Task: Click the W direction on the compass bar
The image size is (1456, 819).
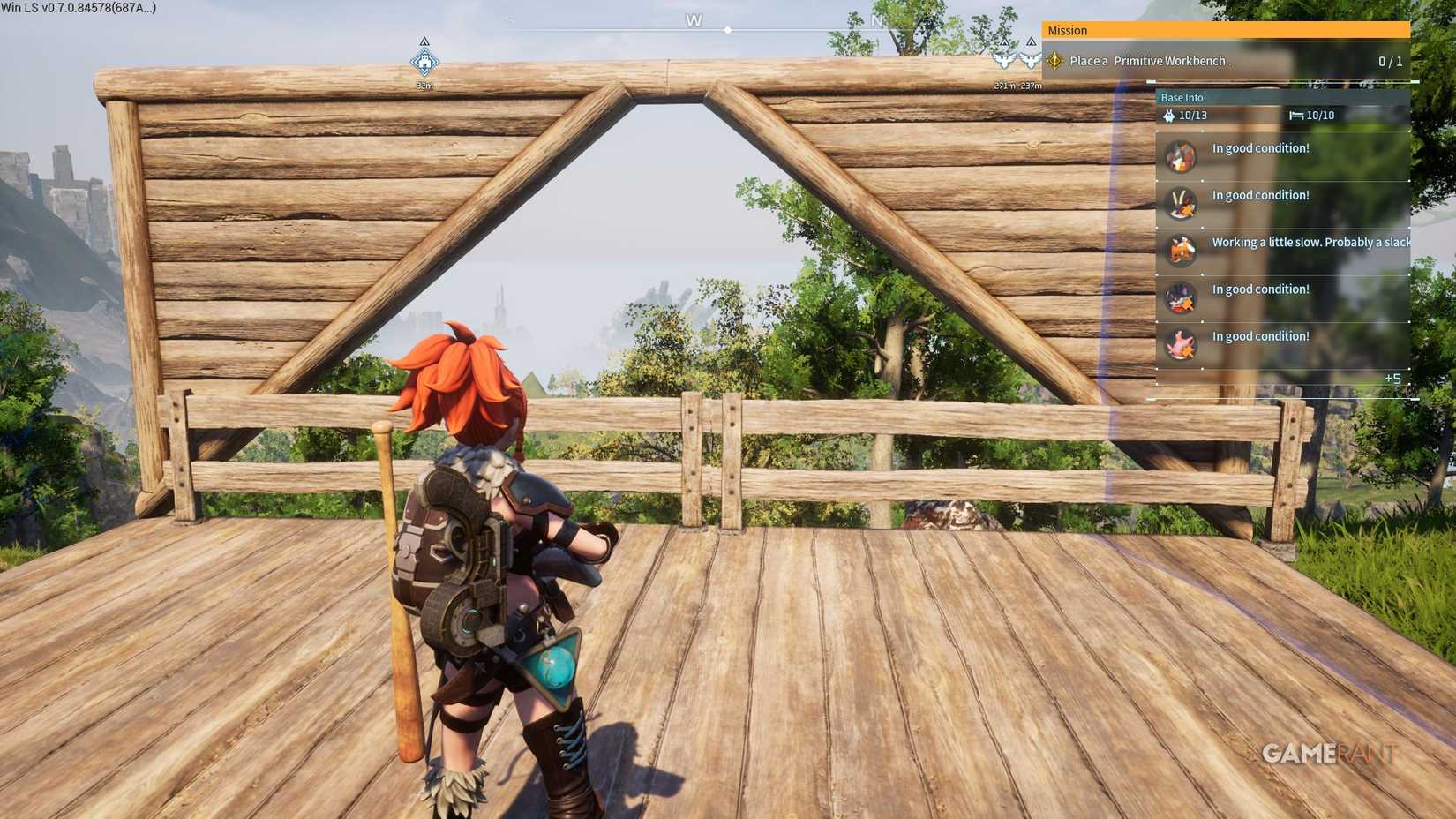Action: [x=694, y=19]
